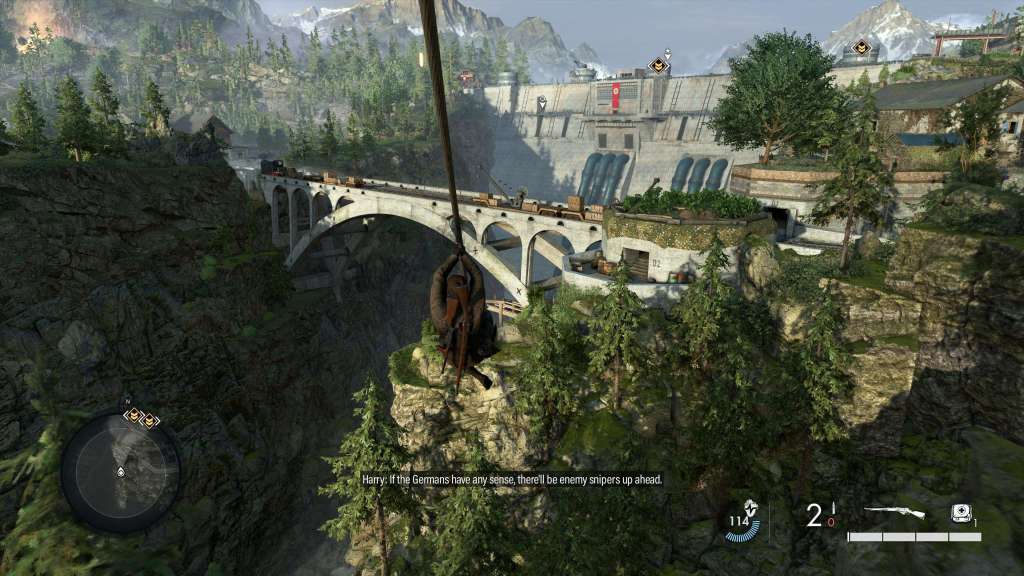Image resolution: width=1024 pixels, height=576 pixels.
Task: Open the circular minimap
Action: click(x=120, y=471)
